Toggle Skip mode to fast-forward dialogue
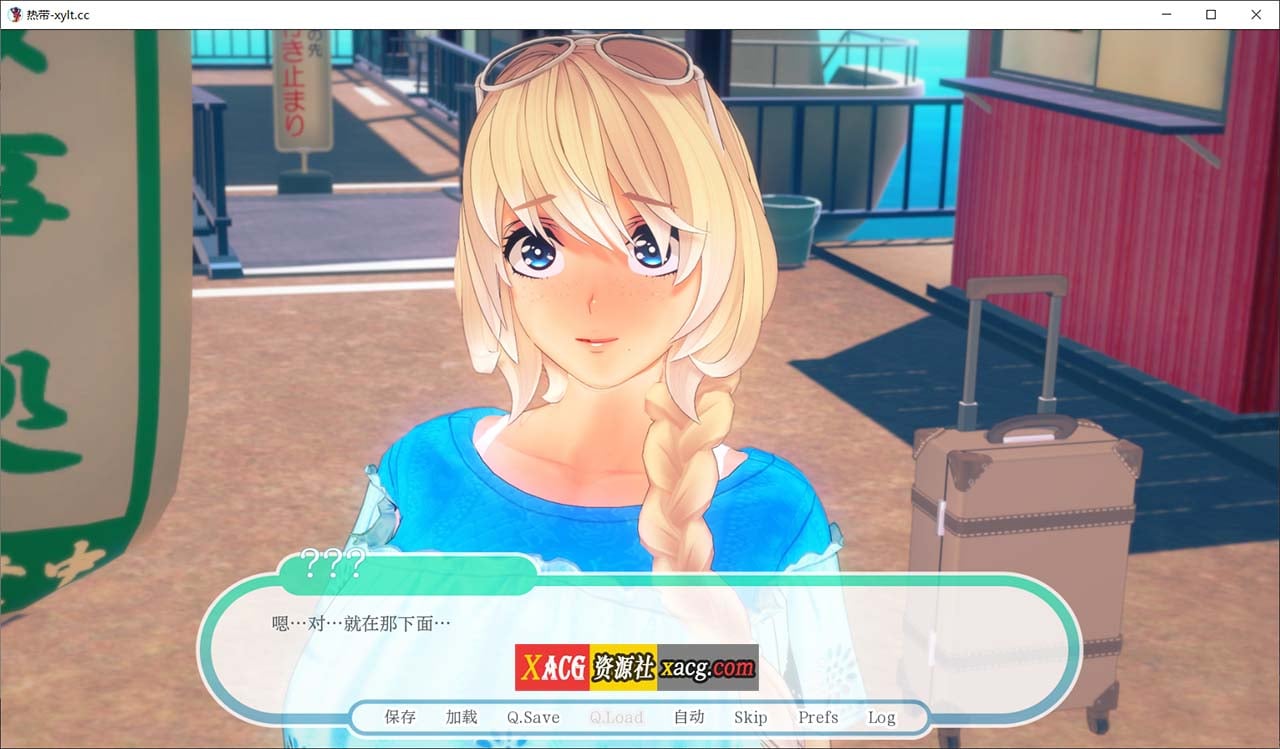The image size is (1280, 749). coord(750,717)
